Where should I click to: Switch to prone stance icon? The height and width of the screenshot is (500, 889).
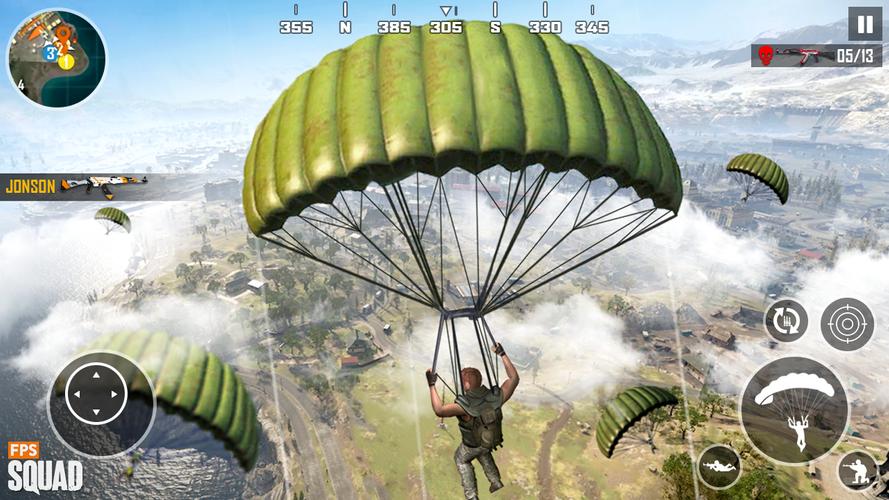(x=719, y=466)
